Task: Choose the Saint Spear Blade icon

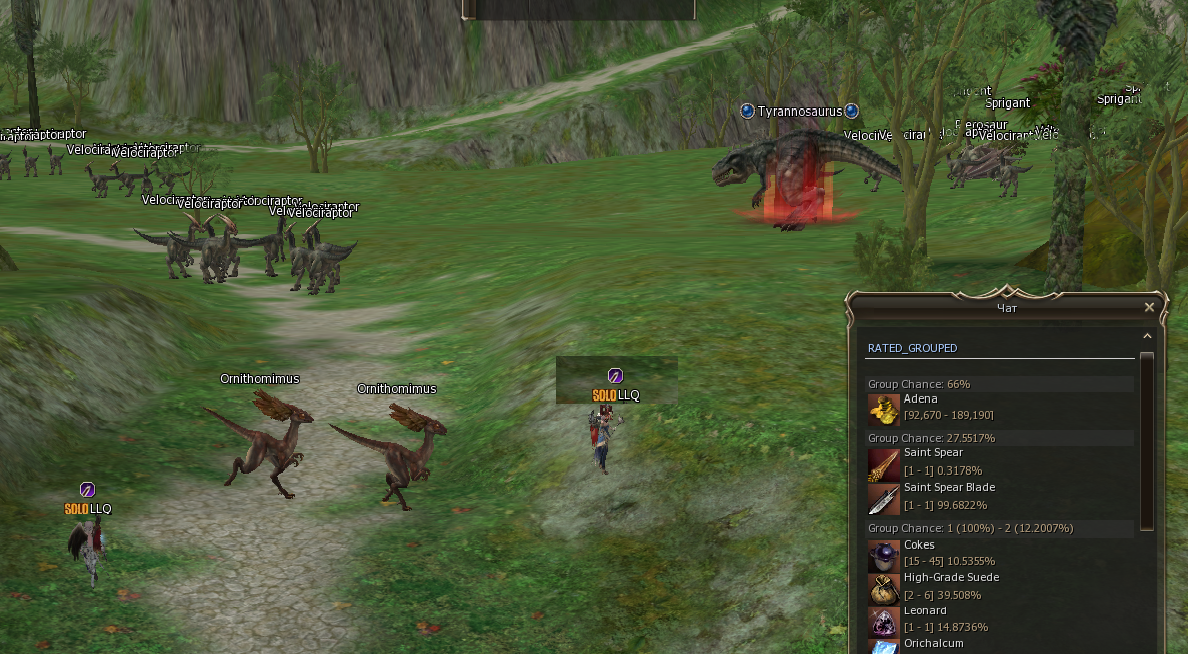Action: tap(883, 498)
